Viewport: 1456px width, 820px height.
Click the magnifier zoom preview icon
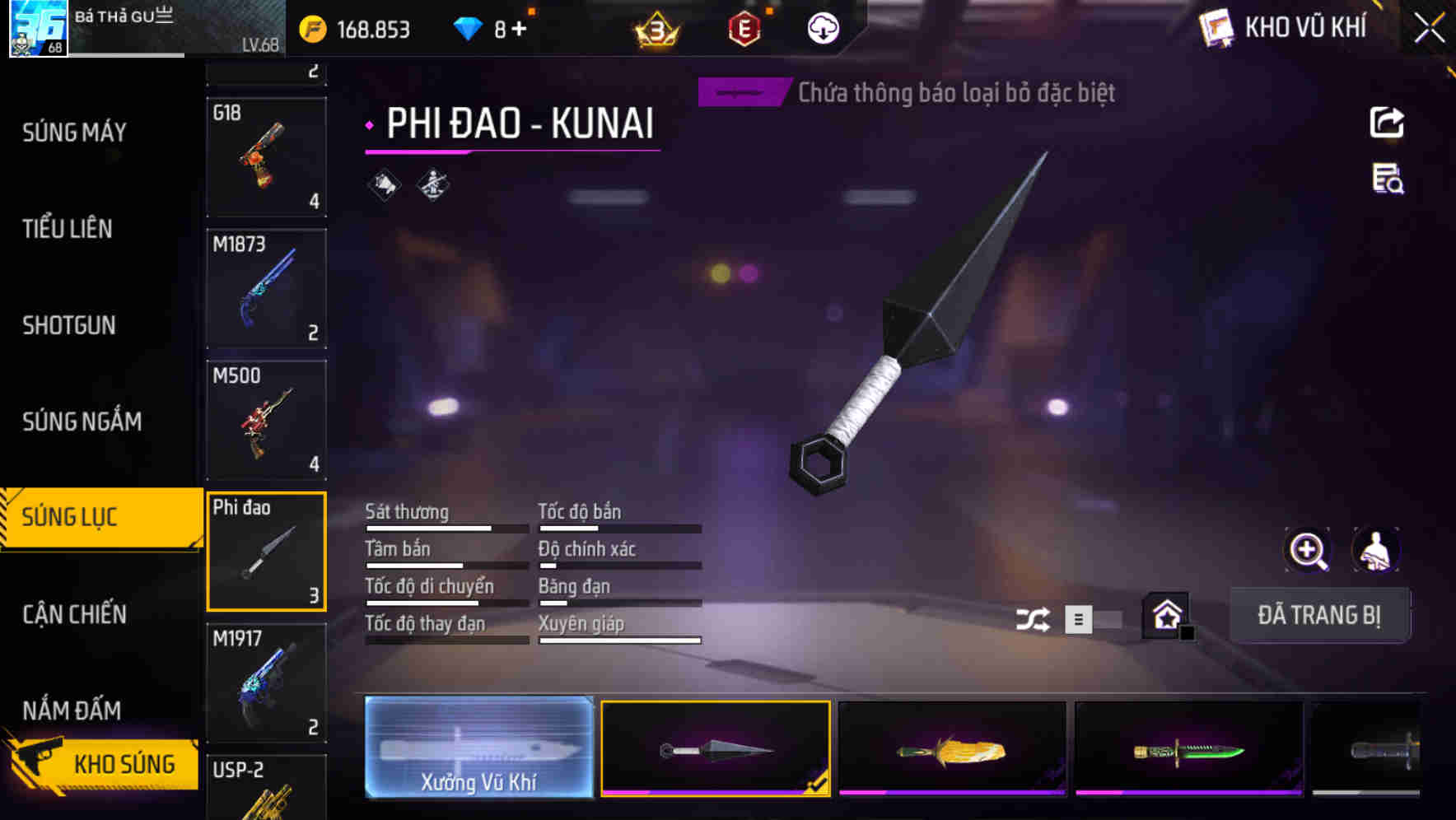(x=1309, y=550)
